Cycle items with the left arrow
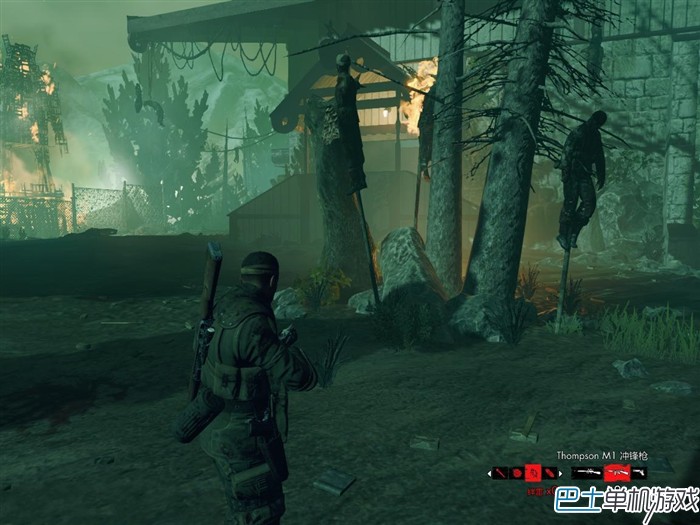Screen dimensions: 700x525 click(x=490, y=472)
